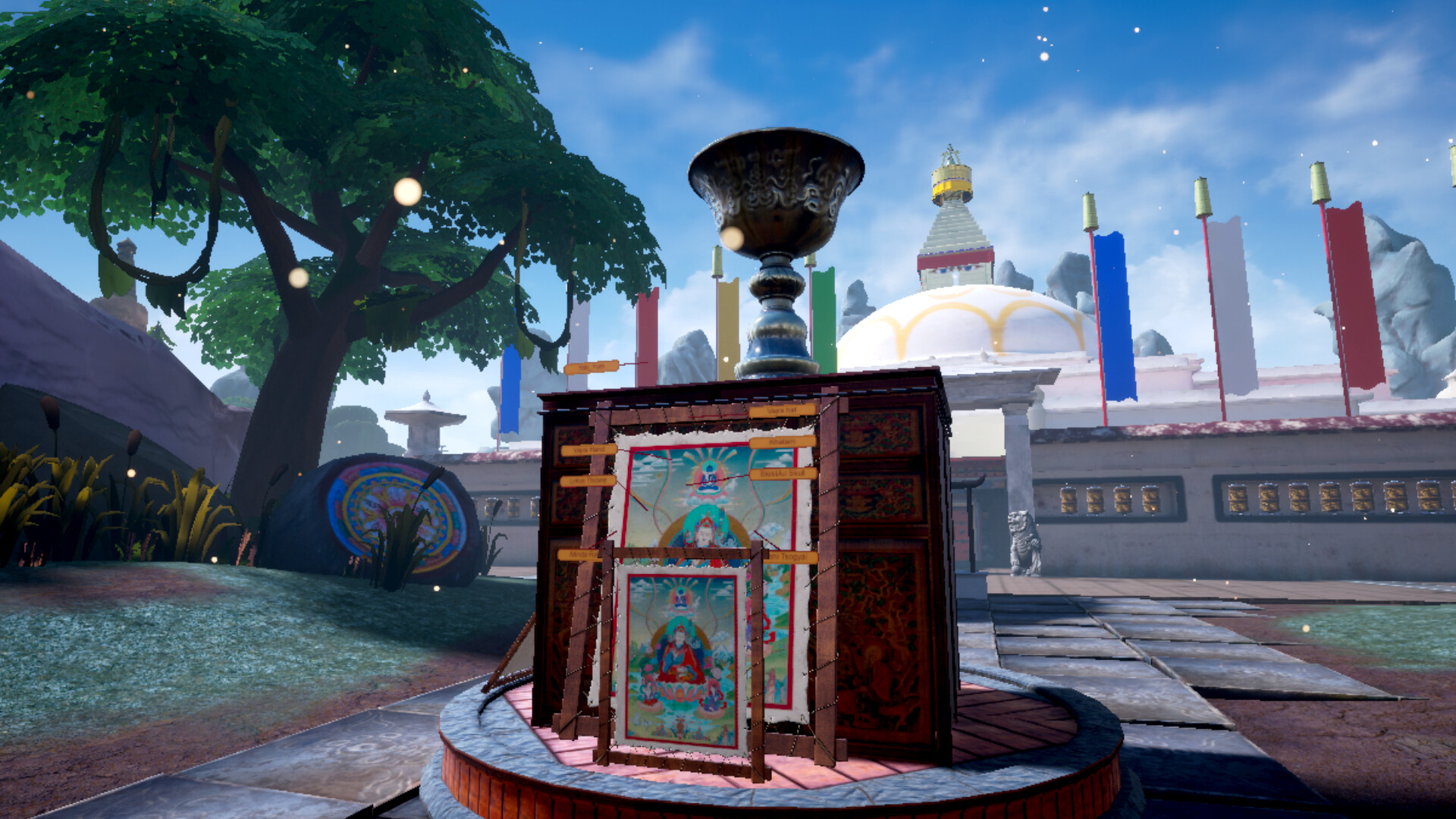Expand the 'Lotus Throne' tag
This screenshot has width=1456, height=819.
coord(588,481)
